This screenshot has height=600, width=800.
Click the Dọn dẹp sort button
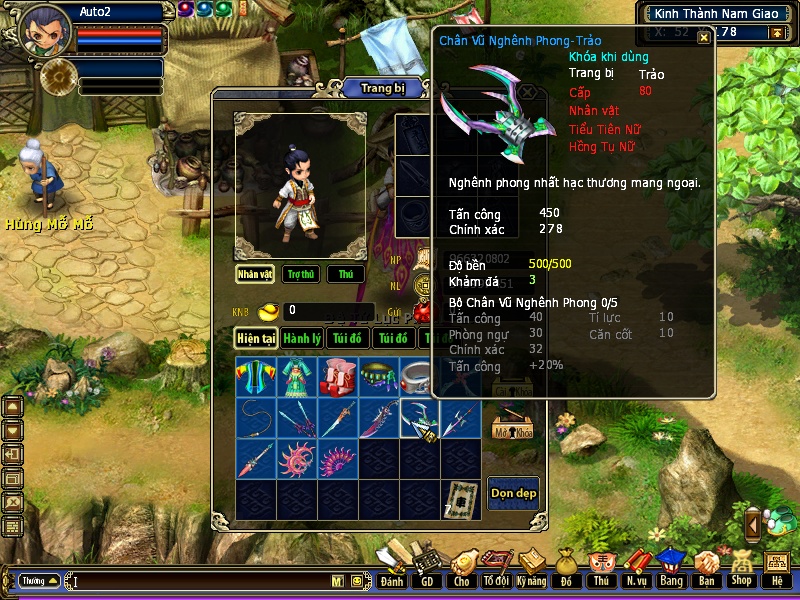point(513,493)
